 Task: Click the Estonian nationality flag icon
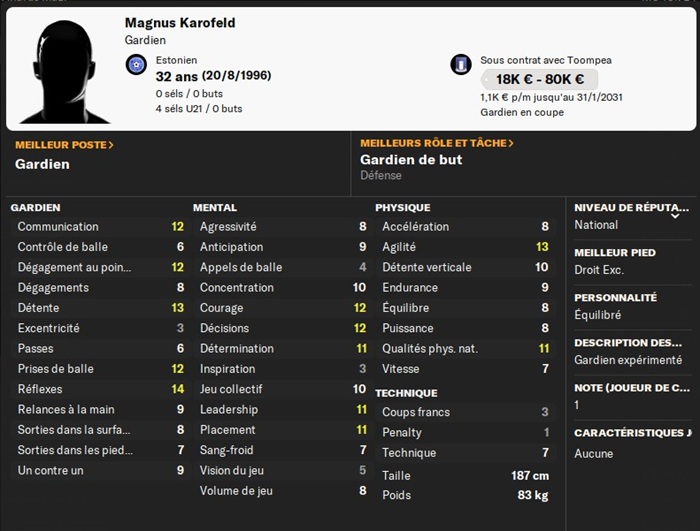tap(136, 65)
